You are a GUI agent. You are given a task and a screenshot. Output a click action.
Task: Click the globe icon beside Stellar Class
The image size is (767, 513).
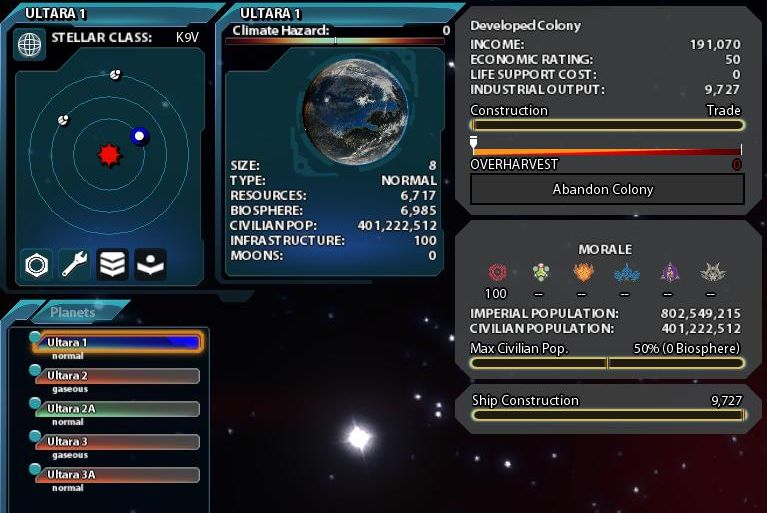31,44
